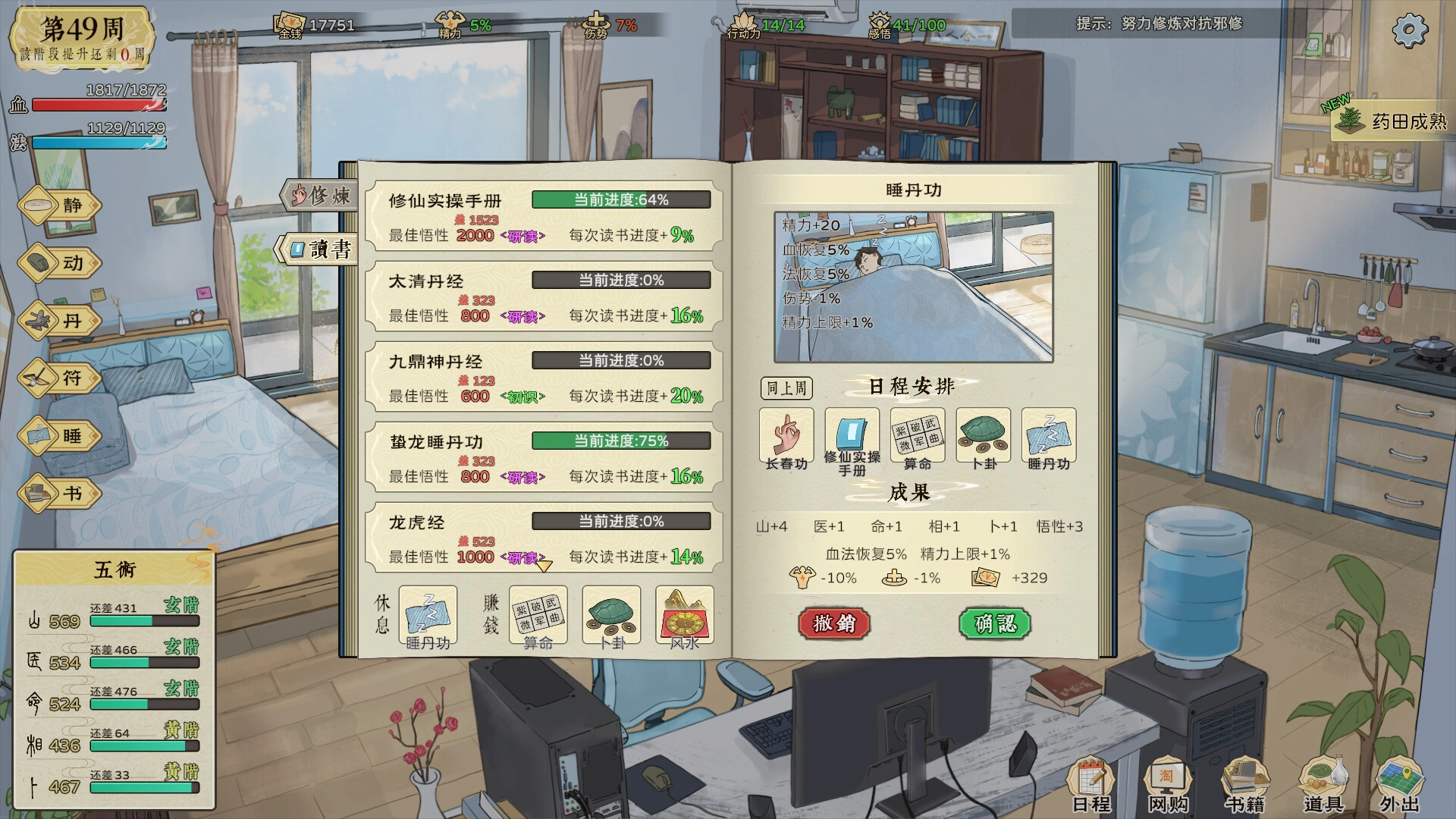
Task: Switch to the 讀書 tab
Action: [x=321, y=247]
